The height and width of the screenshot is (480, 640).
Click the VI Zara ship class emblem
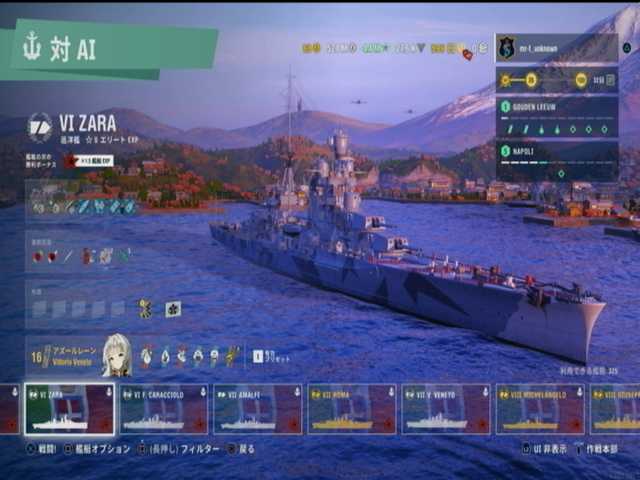click(x=40, y=126)
